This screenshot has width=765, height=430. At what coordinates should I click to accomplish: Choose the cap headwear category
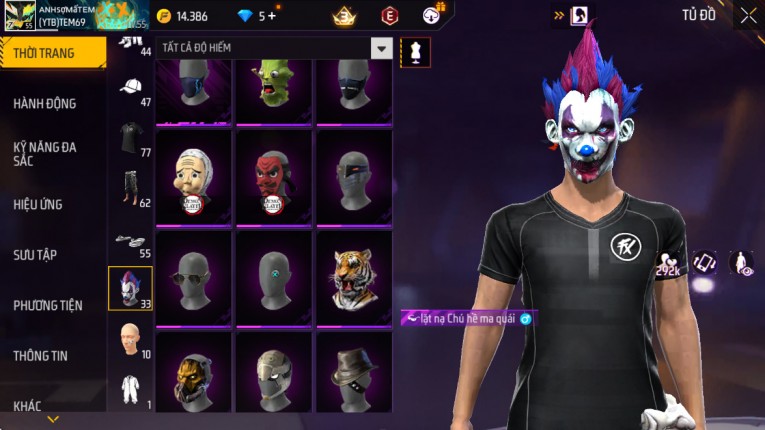[130, 88]
